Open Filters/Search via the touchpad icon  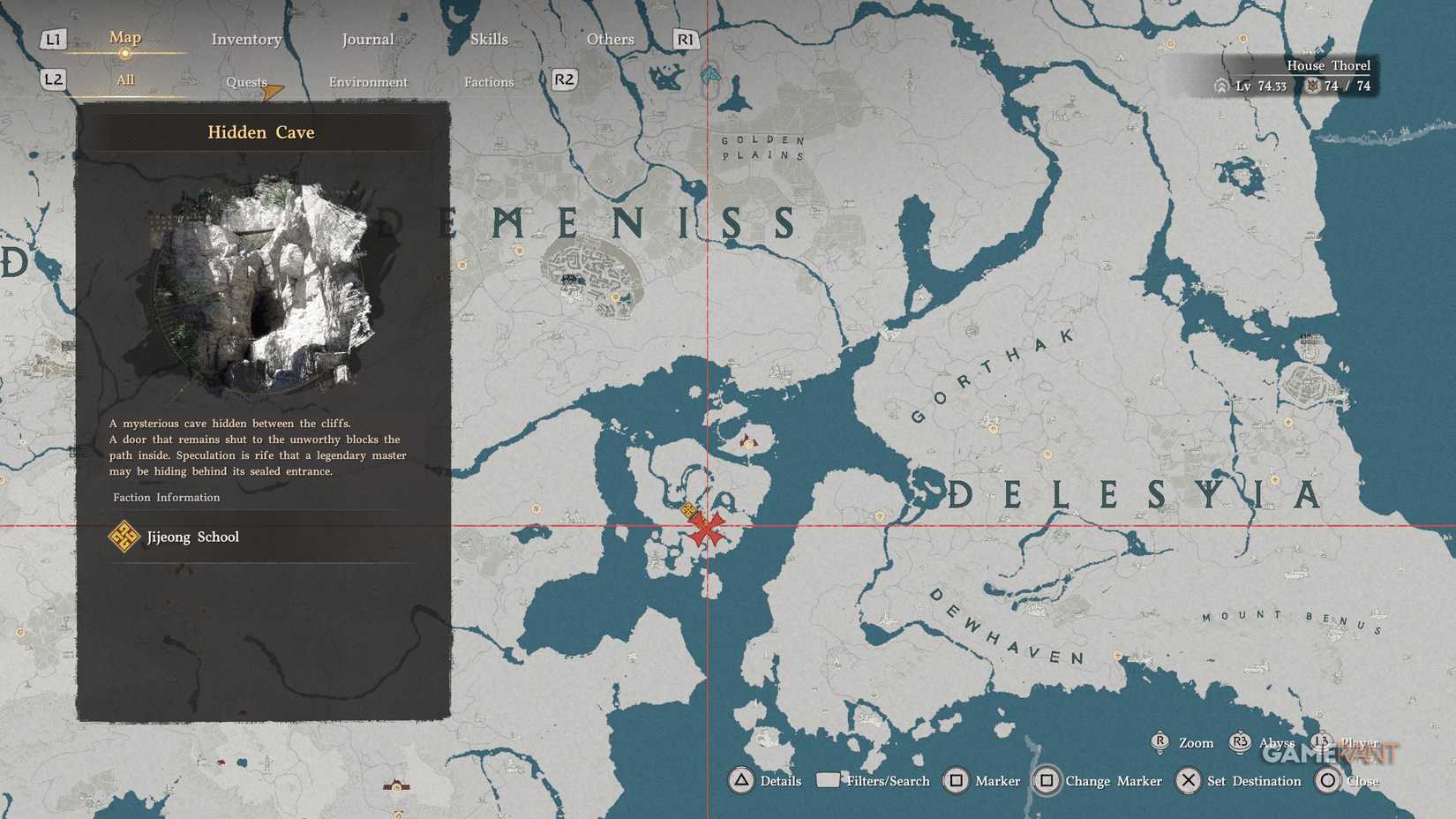pyautogui.click(x=827, y=780)
